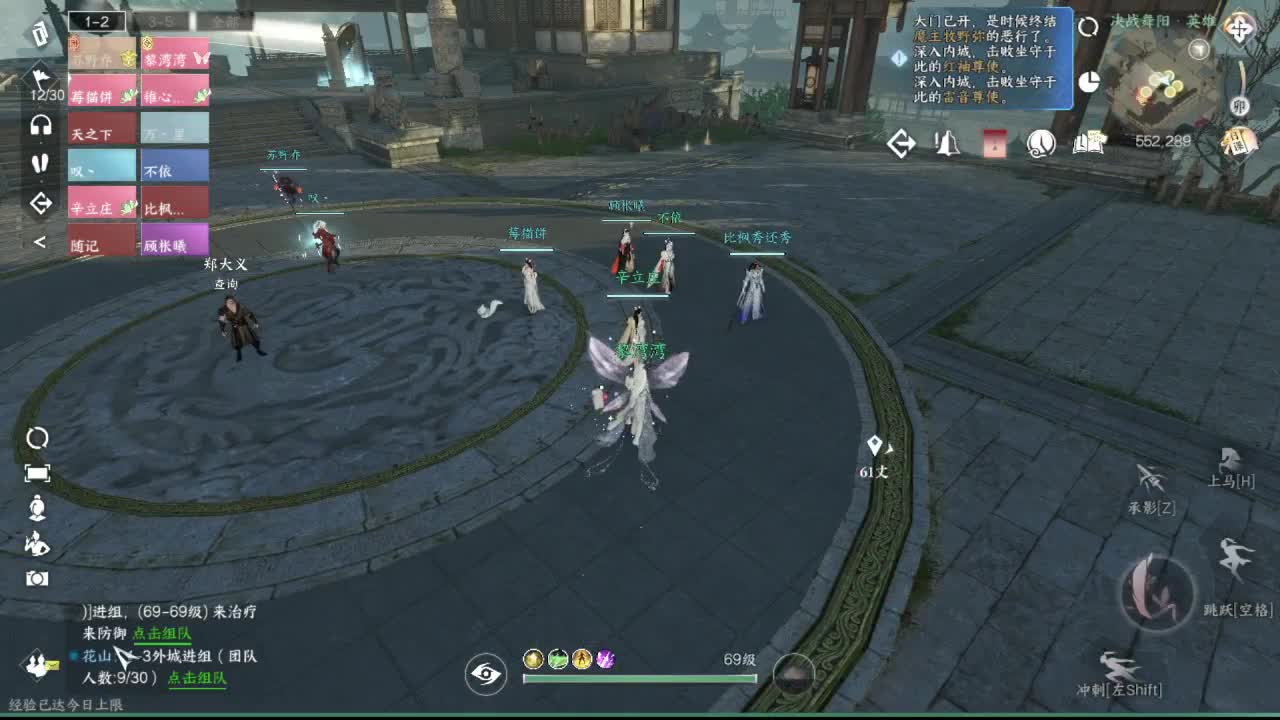Screen dimensions: 1280x720
Task: Click the green HP bar at screen bottom
Action: (640, 678)
